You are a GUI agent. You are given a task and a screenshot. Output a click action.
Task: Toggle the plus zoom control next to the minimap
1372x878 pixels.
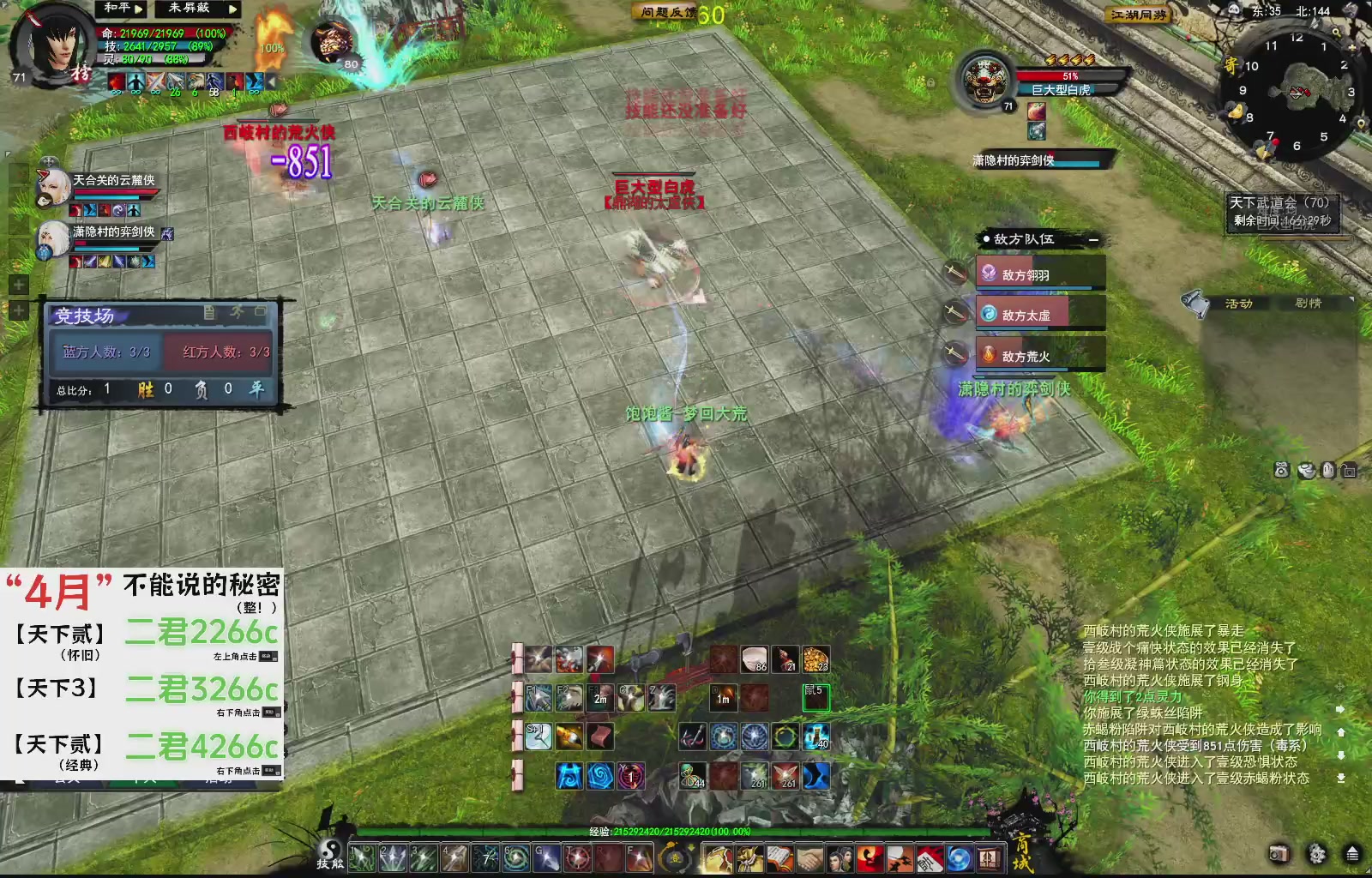point(1352,48)
